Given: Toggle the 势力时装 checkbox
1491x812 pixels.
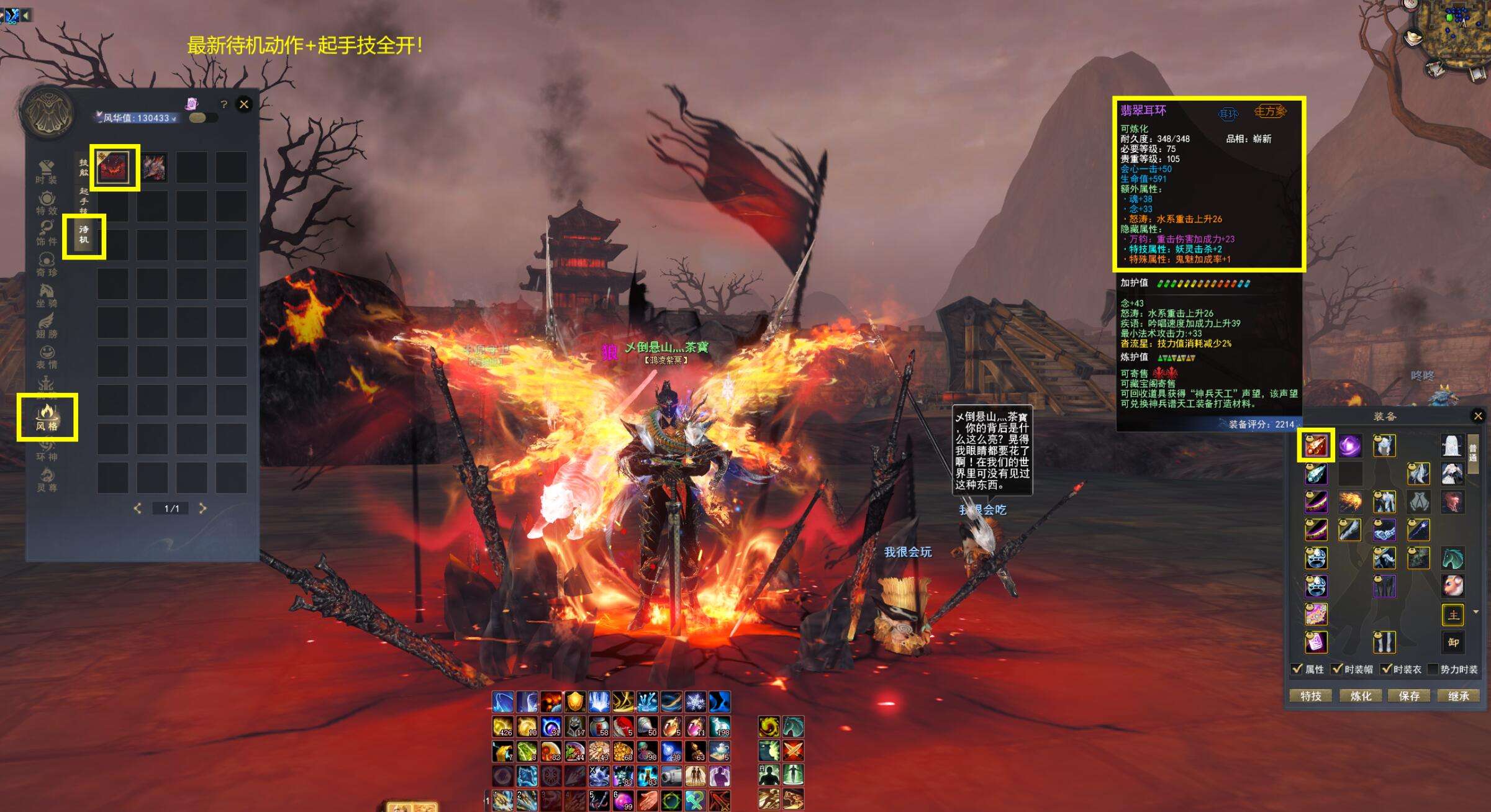Looking at the screenshot, I should coord(1433,669).
